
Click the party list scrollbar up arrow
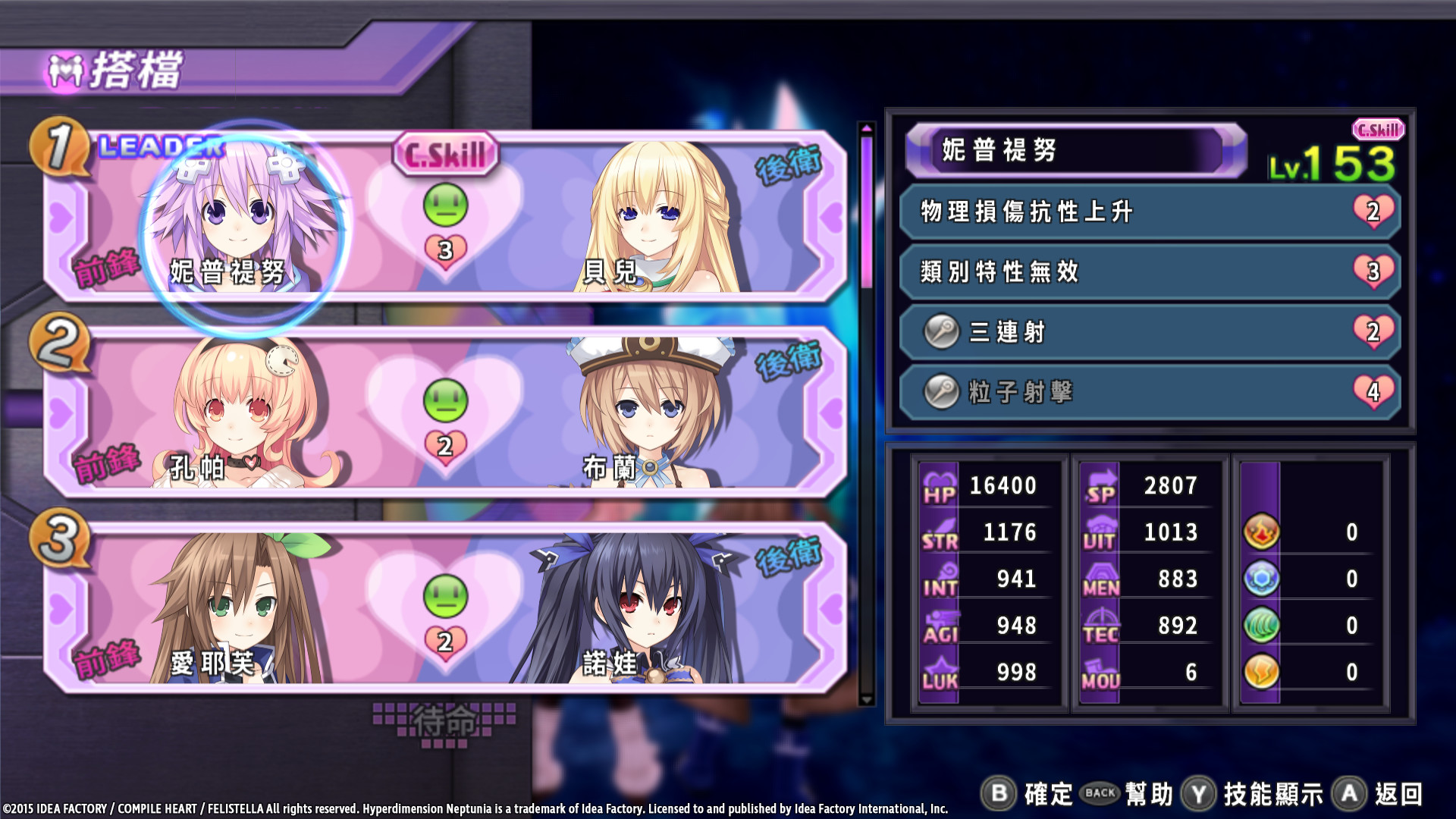tap(866, 128)
